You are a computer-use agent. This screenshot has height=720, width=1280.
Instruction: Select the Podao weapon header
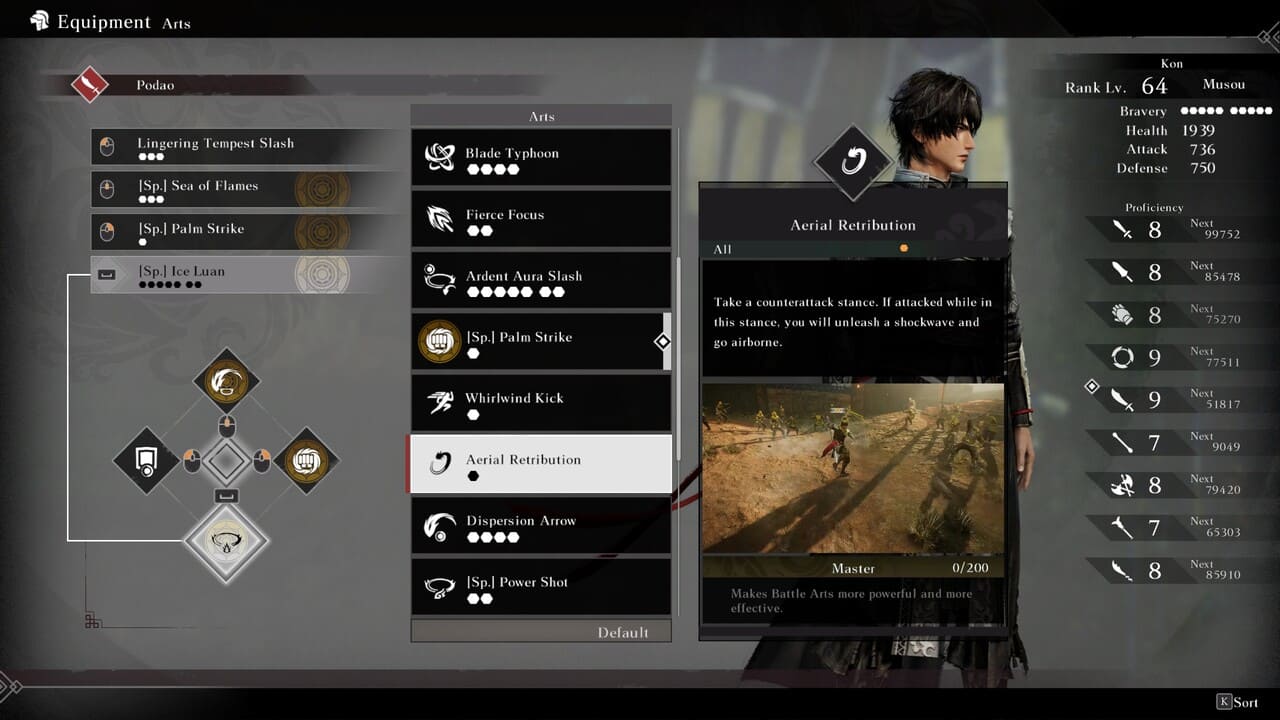155,85
